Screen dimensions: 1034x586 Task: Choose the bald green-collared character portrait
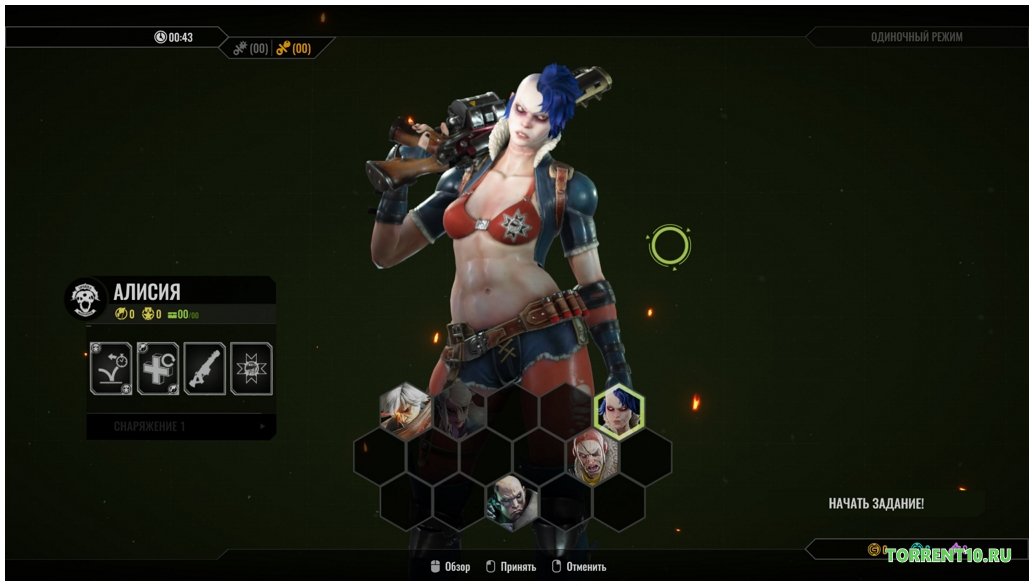(512, 503)
